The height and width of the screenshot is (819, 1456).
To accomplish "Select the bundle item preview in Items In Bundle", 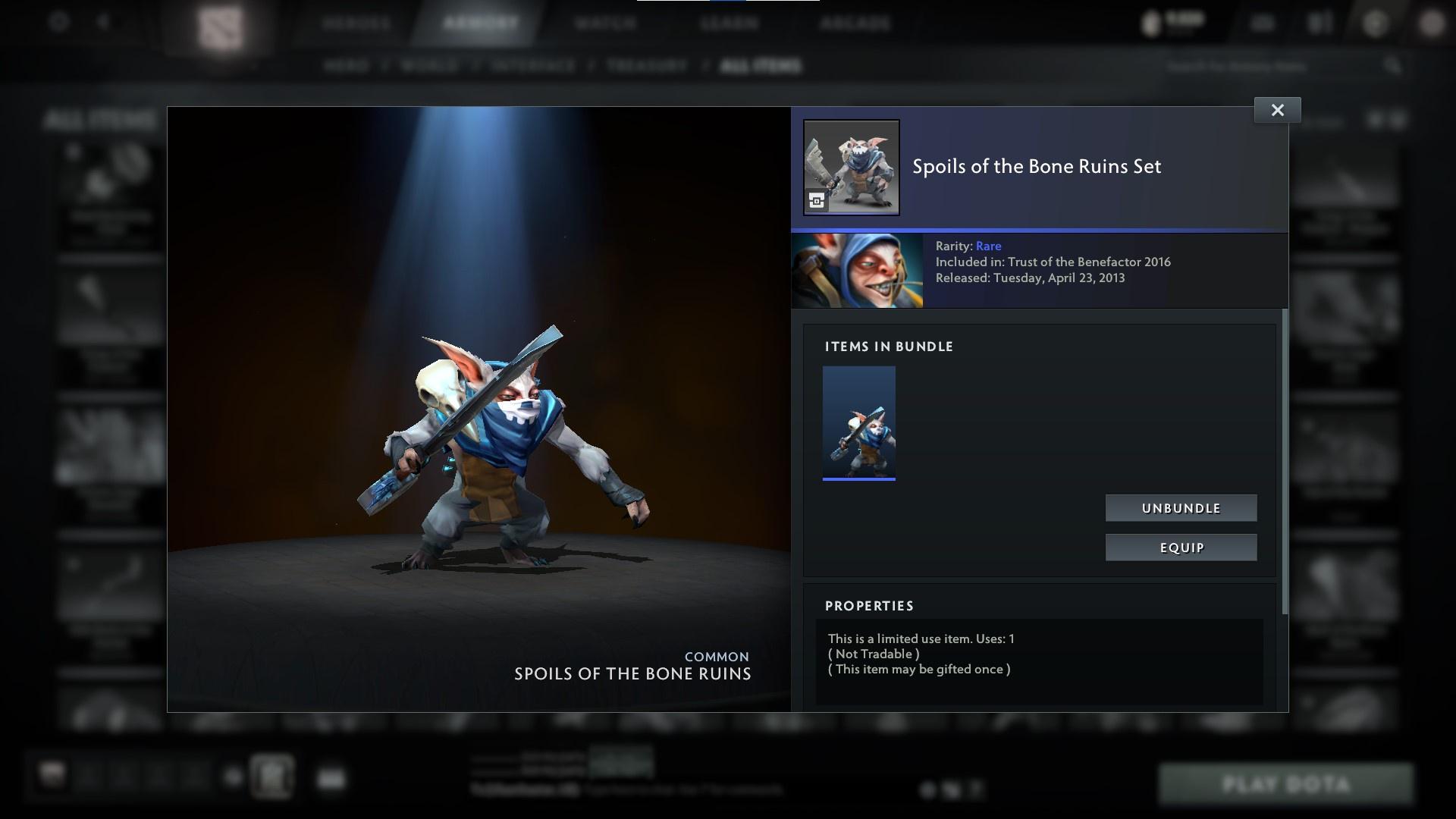I will click(858, 422).
